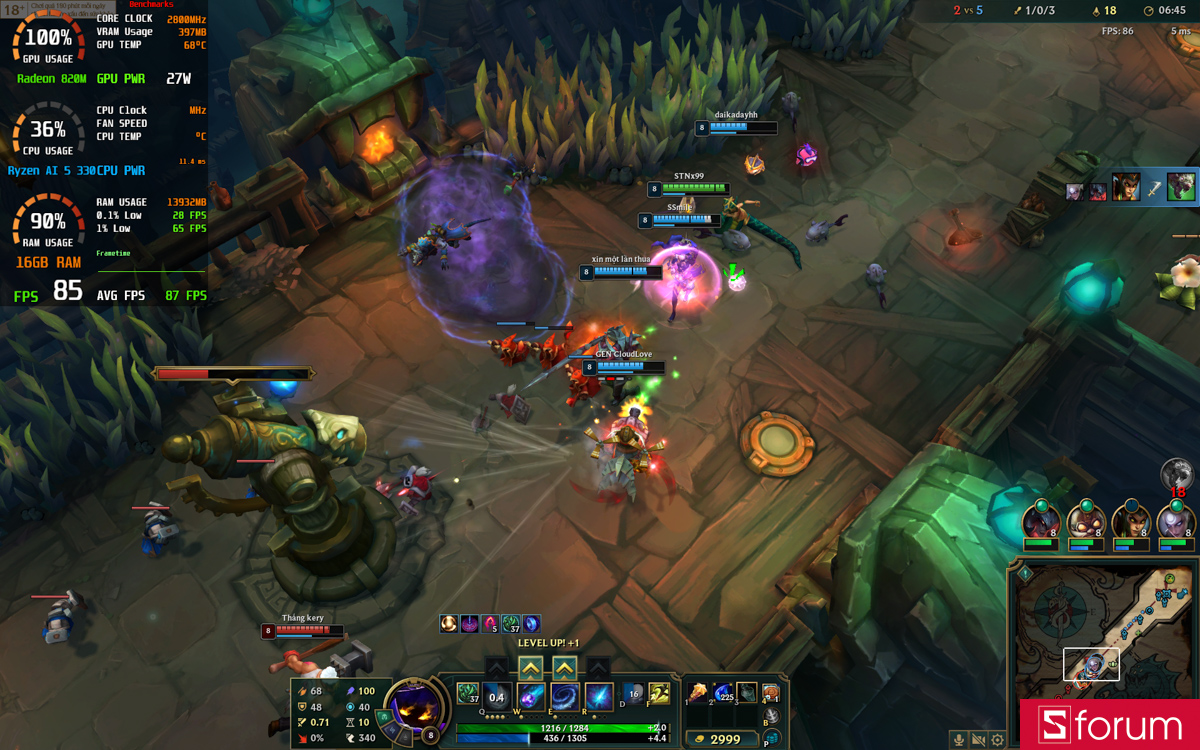
Task: Select the white-haired teammate portrait
Action: (x=1176, y=522)
